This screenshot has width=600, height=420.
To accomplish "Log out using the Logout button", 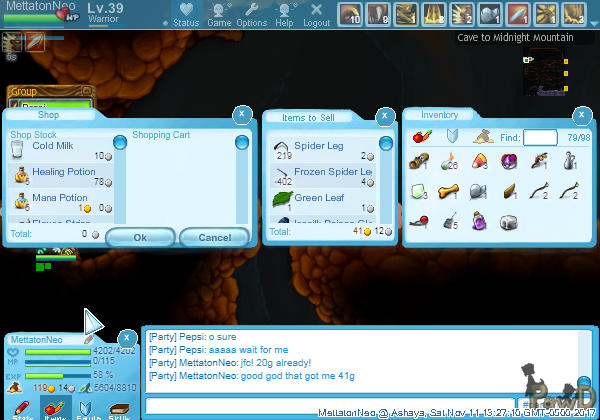I will [x=316, y=15].
